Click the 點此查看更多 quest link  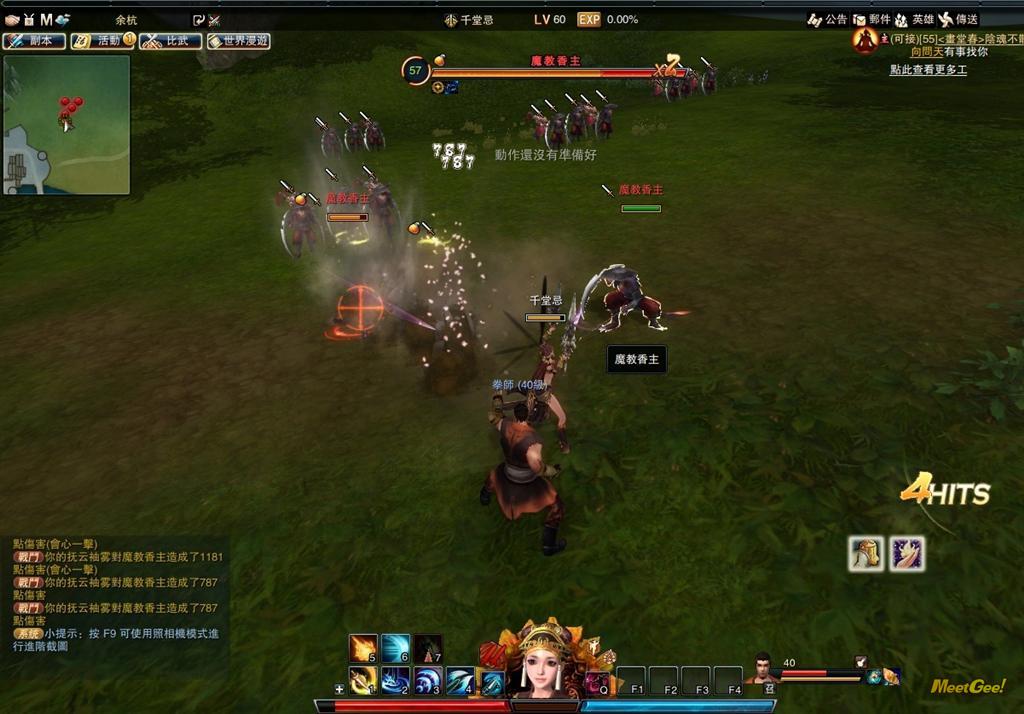(928, 70)
